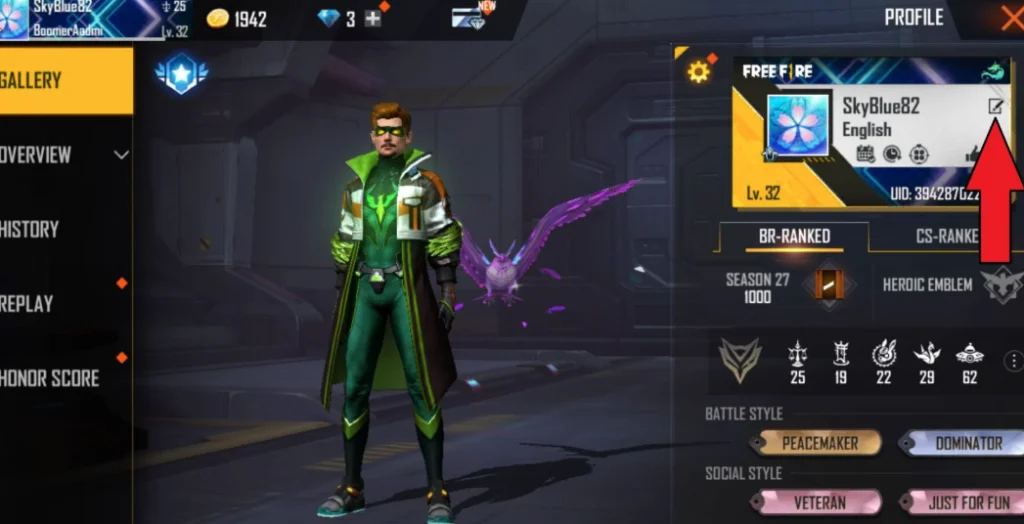Open the three-dot more stats menu
This screenshot has height=524, width=1024.
pos(1013,361)
